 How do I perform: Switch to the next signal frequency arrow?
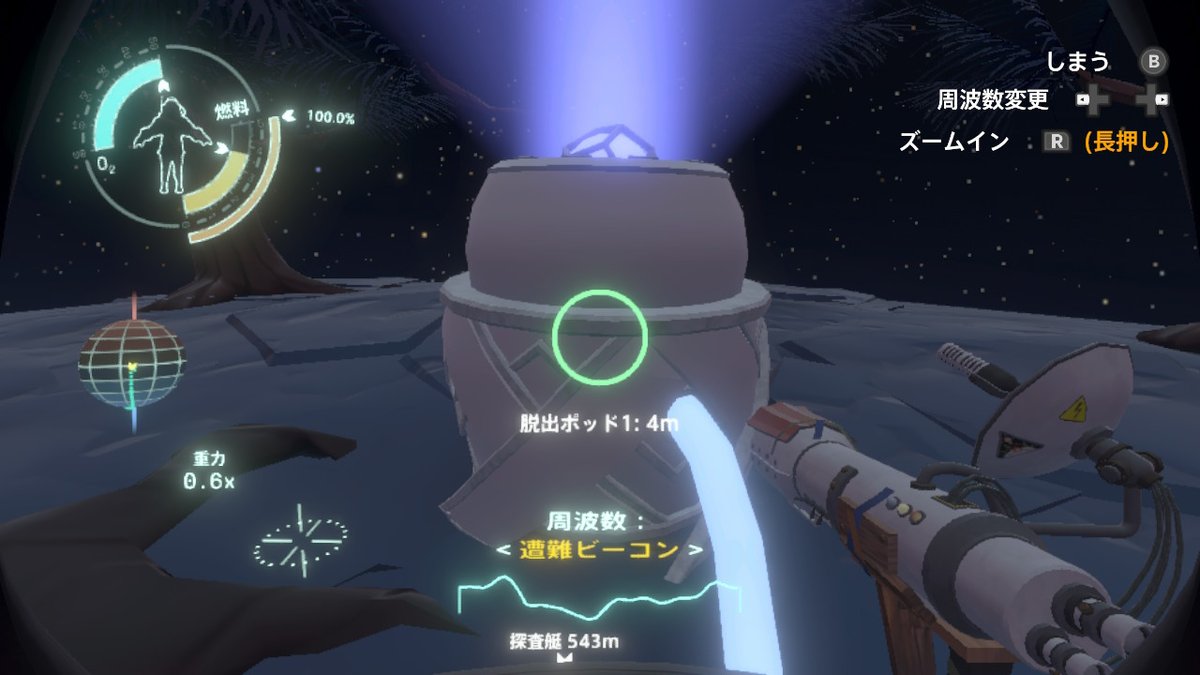tap(697, 550)
